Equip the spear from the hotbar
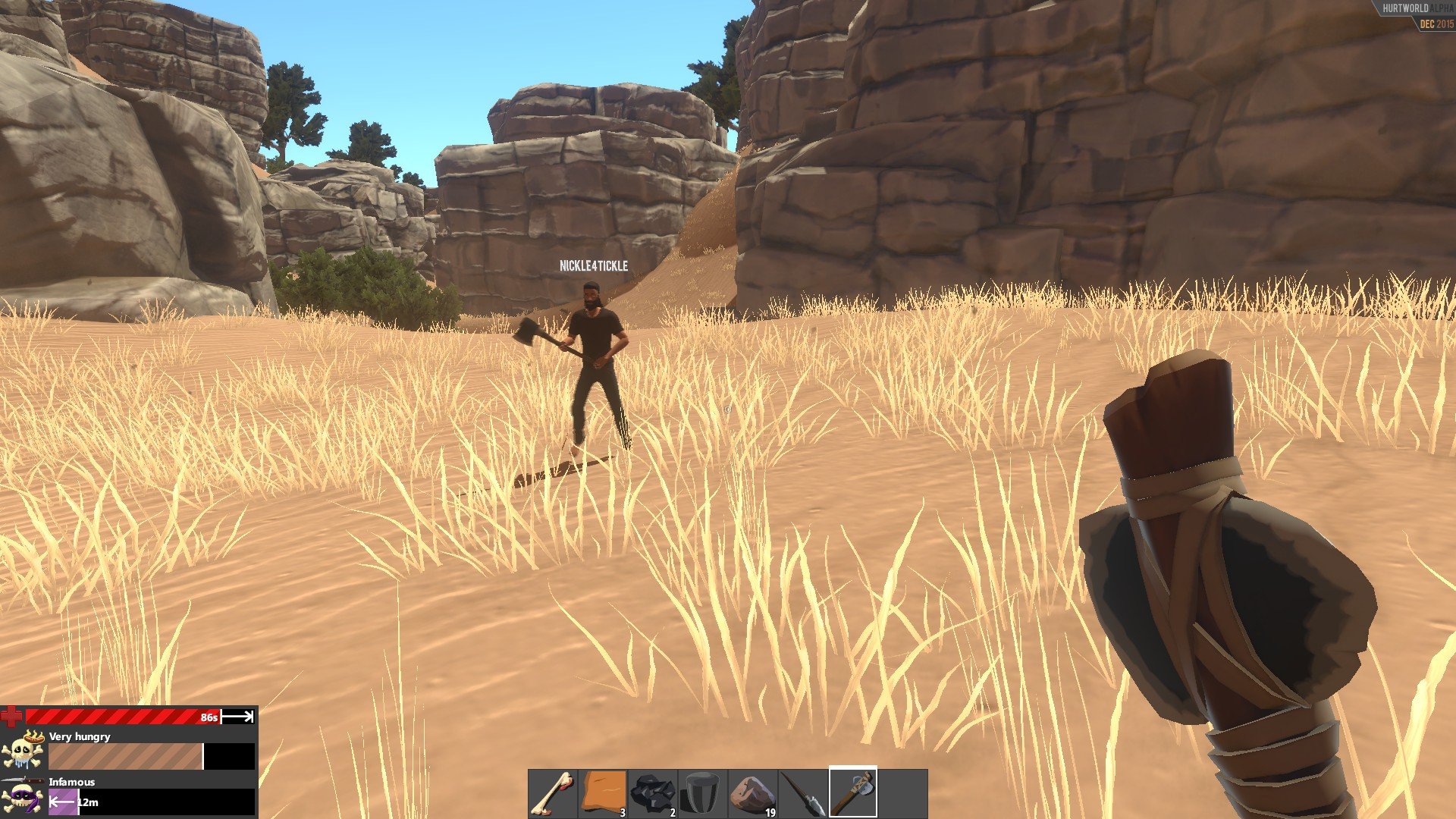Viewport: 1456px width, 819px height. pos(803,793)
